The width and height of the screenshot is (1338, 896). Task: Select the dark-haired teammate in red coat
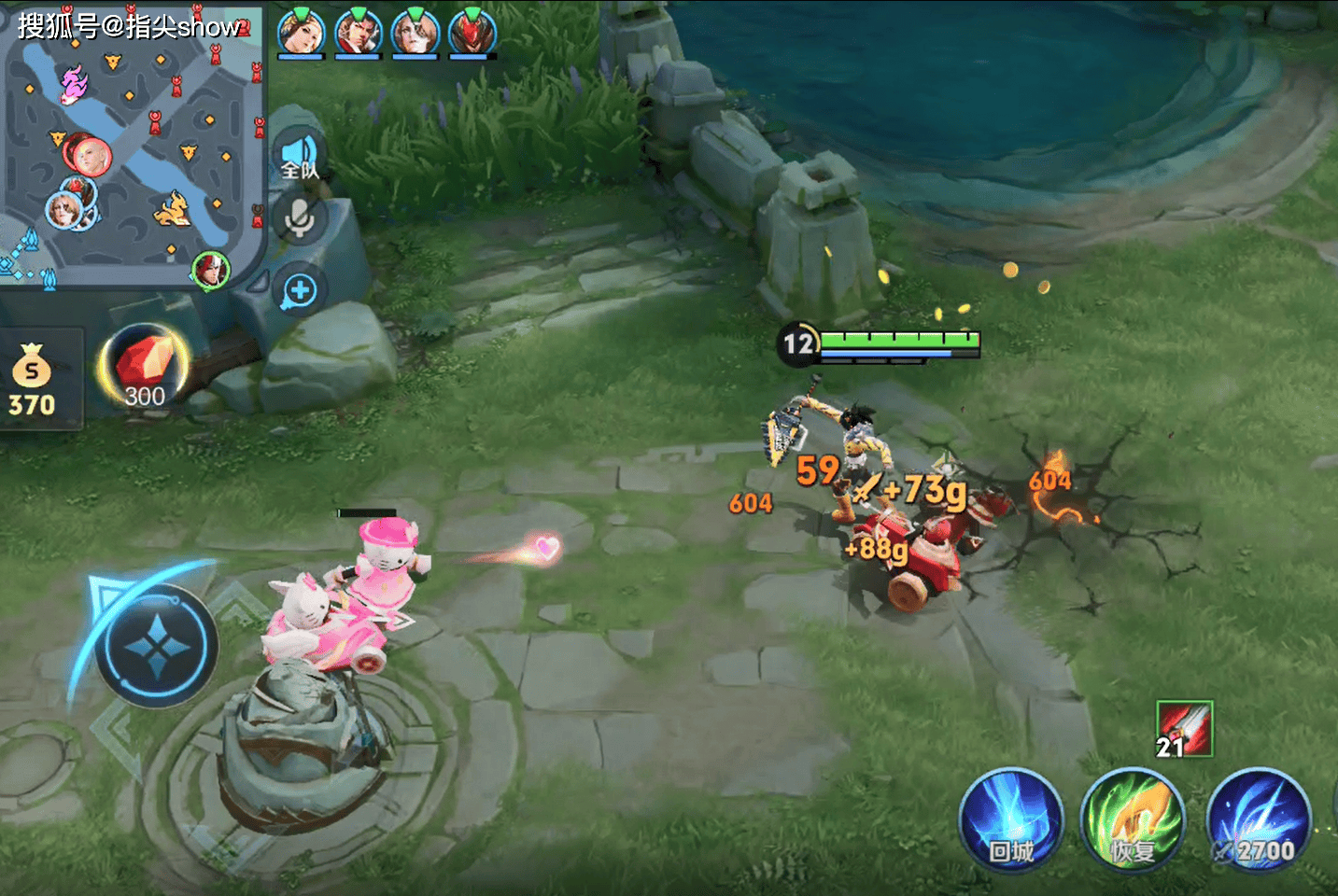(x=359, y=33)
